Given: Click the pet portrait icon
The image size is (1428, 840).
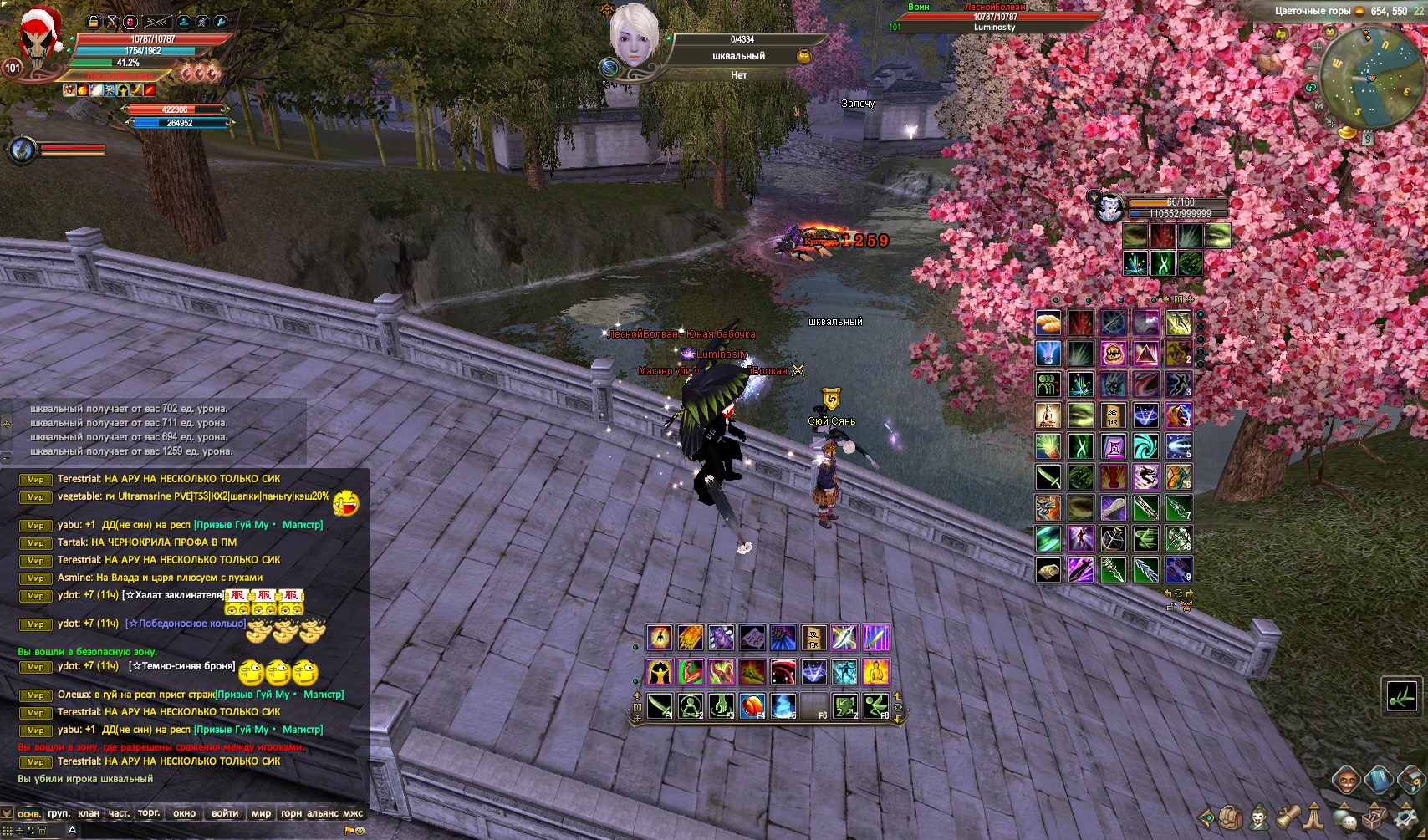Looking at the screenshot, I should click(x=1109, y=207).
